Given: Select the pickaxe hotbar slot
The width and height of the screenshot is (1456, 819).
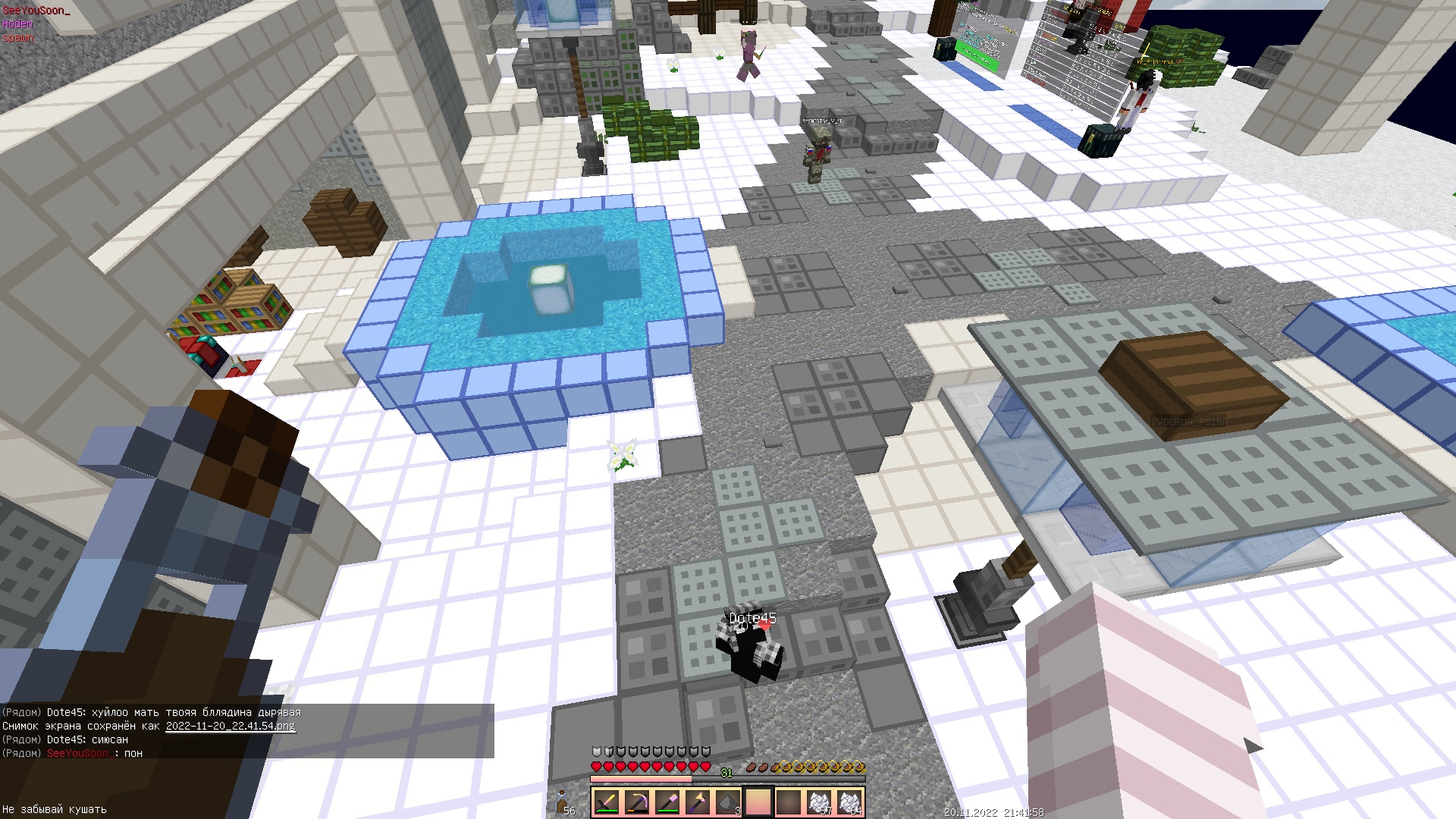Looking at the screenshot, I should (x=637, y=802).
